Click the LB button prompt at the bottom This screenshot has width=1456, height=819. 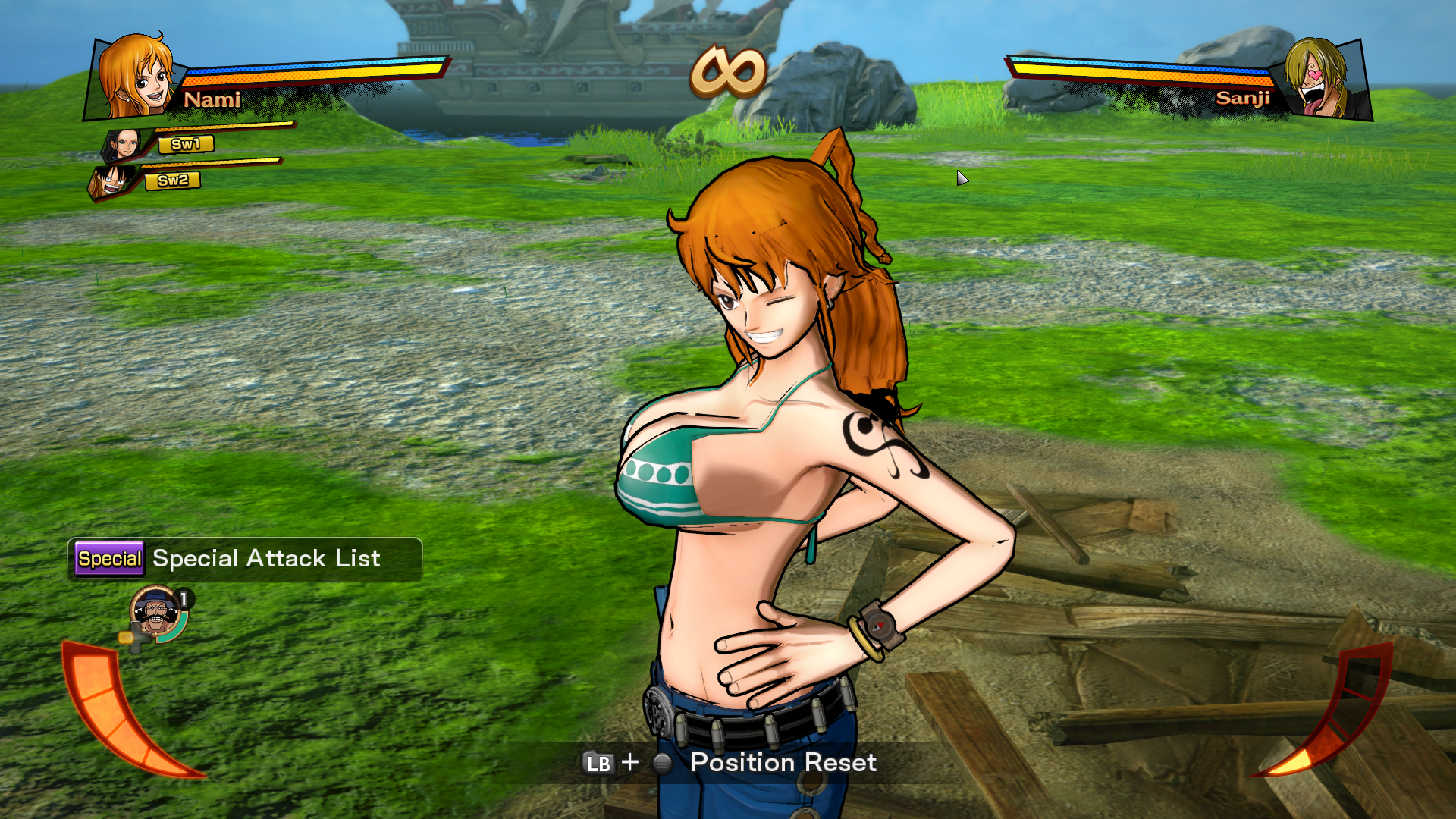coord(598,763)
